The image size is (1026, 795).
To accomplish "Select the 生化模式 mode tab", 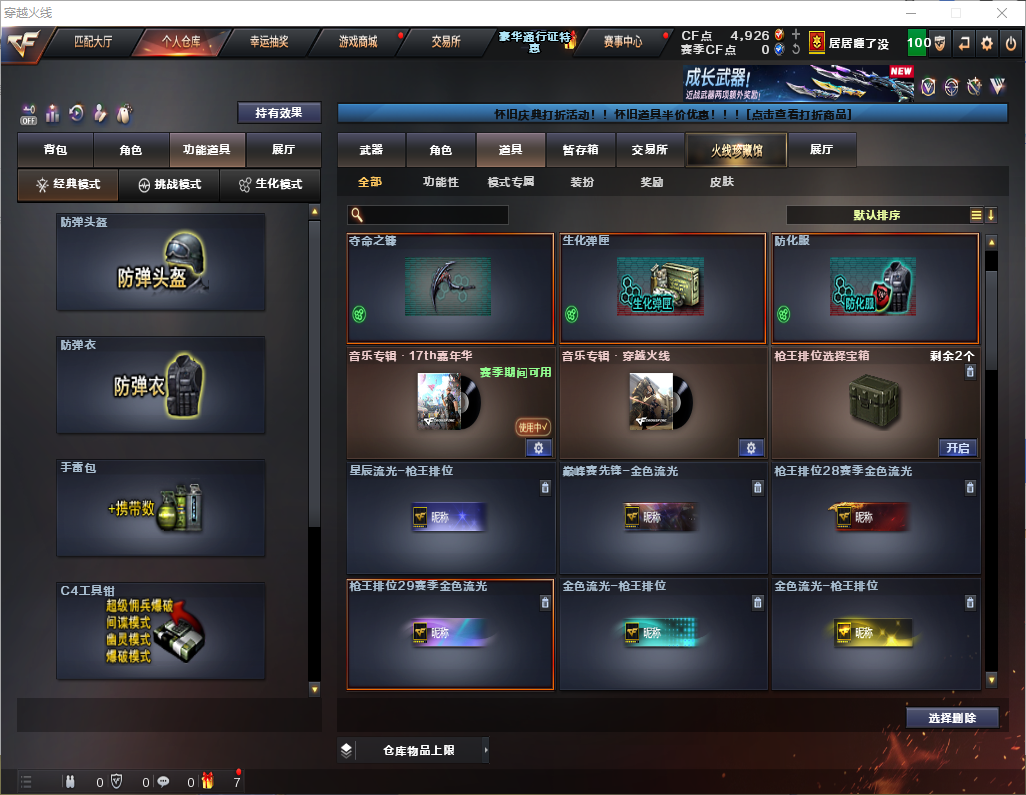I will click(270, 185).
